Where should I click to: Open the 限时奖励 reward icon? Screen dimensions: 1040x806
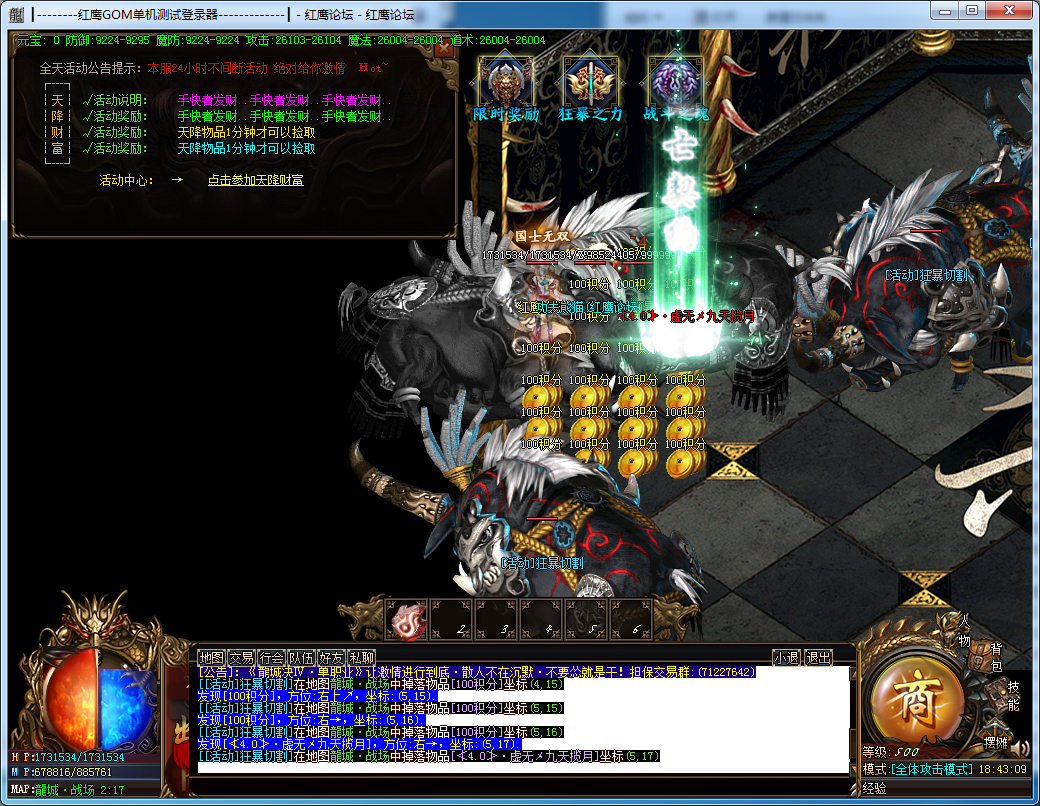pos(505,81)
